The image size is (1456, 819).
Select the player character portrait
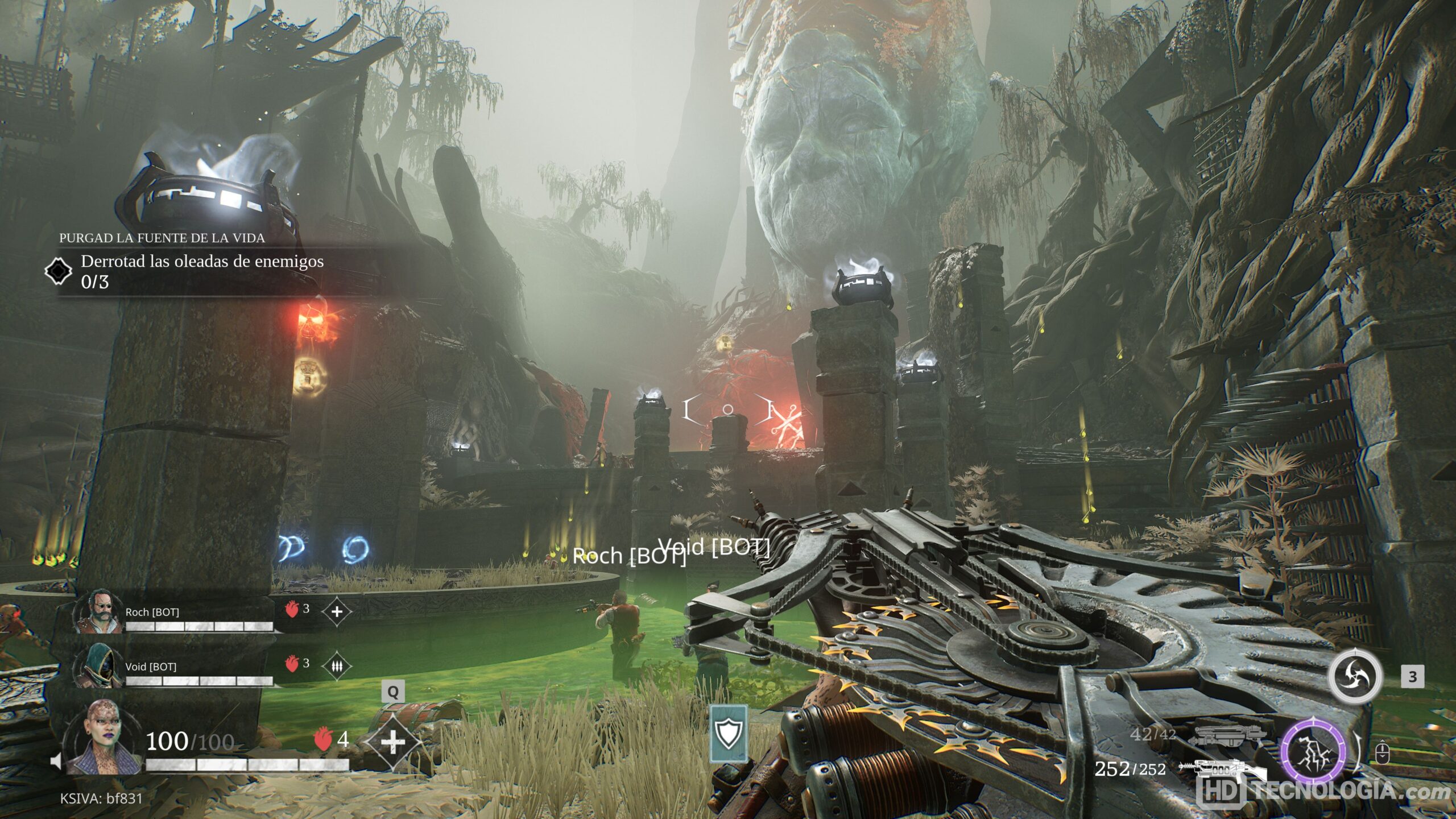pos(104,738)
